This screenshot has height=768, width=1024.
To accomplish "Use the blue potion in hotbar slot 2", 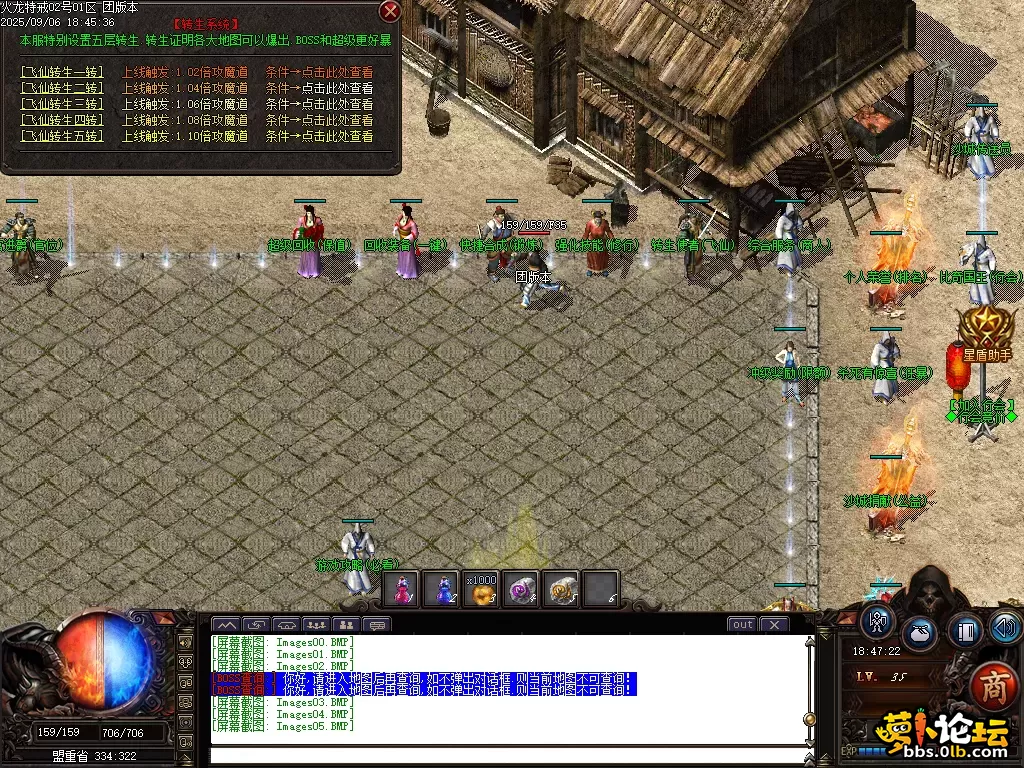I will [x=441, y=589].
